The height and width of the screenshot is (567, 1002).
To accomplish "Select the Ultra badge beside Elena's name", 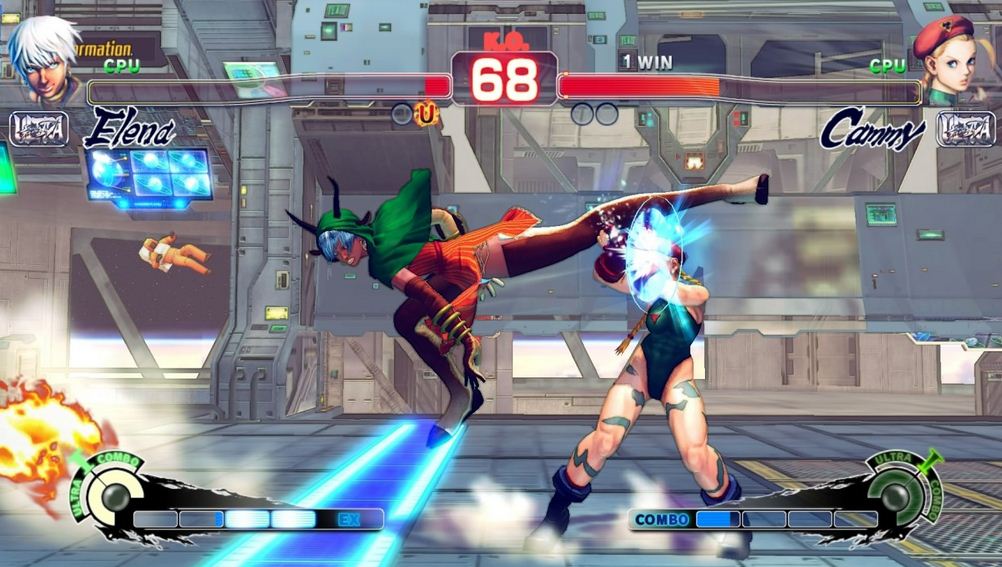I will point(38,129).
